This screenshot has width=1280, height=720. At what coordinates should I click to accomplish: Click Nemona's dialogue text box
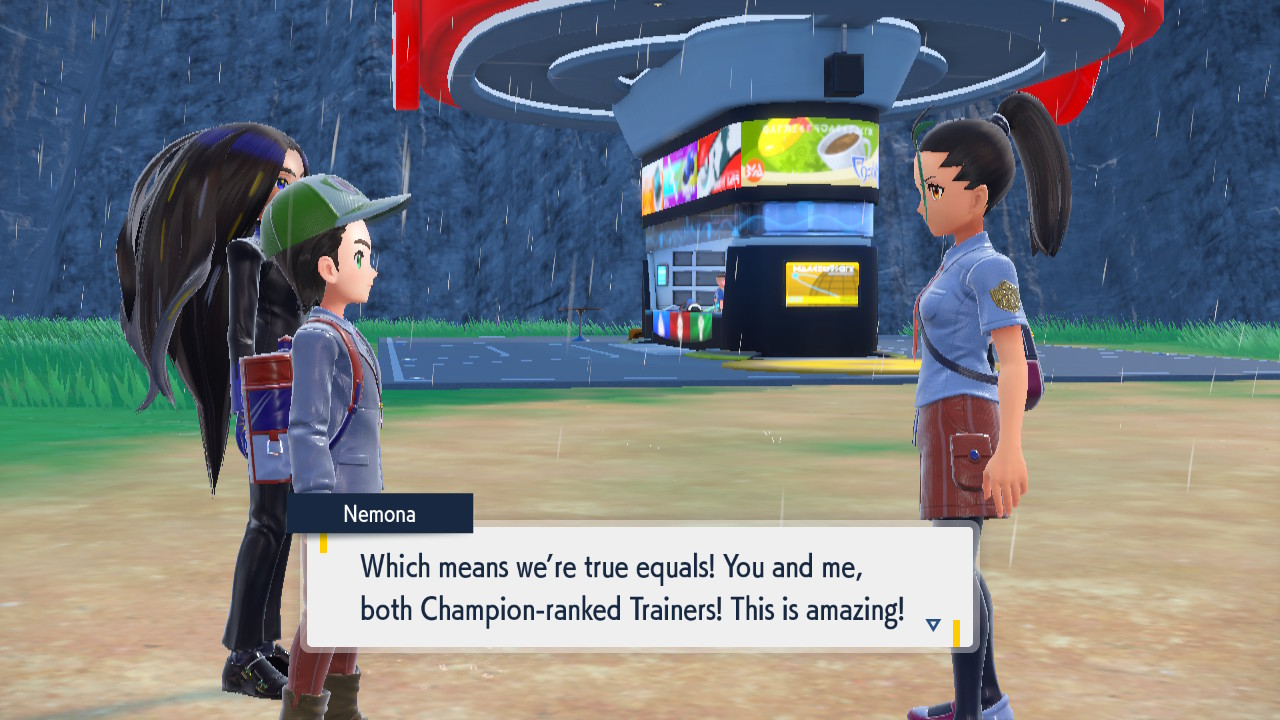click(640, 587)
